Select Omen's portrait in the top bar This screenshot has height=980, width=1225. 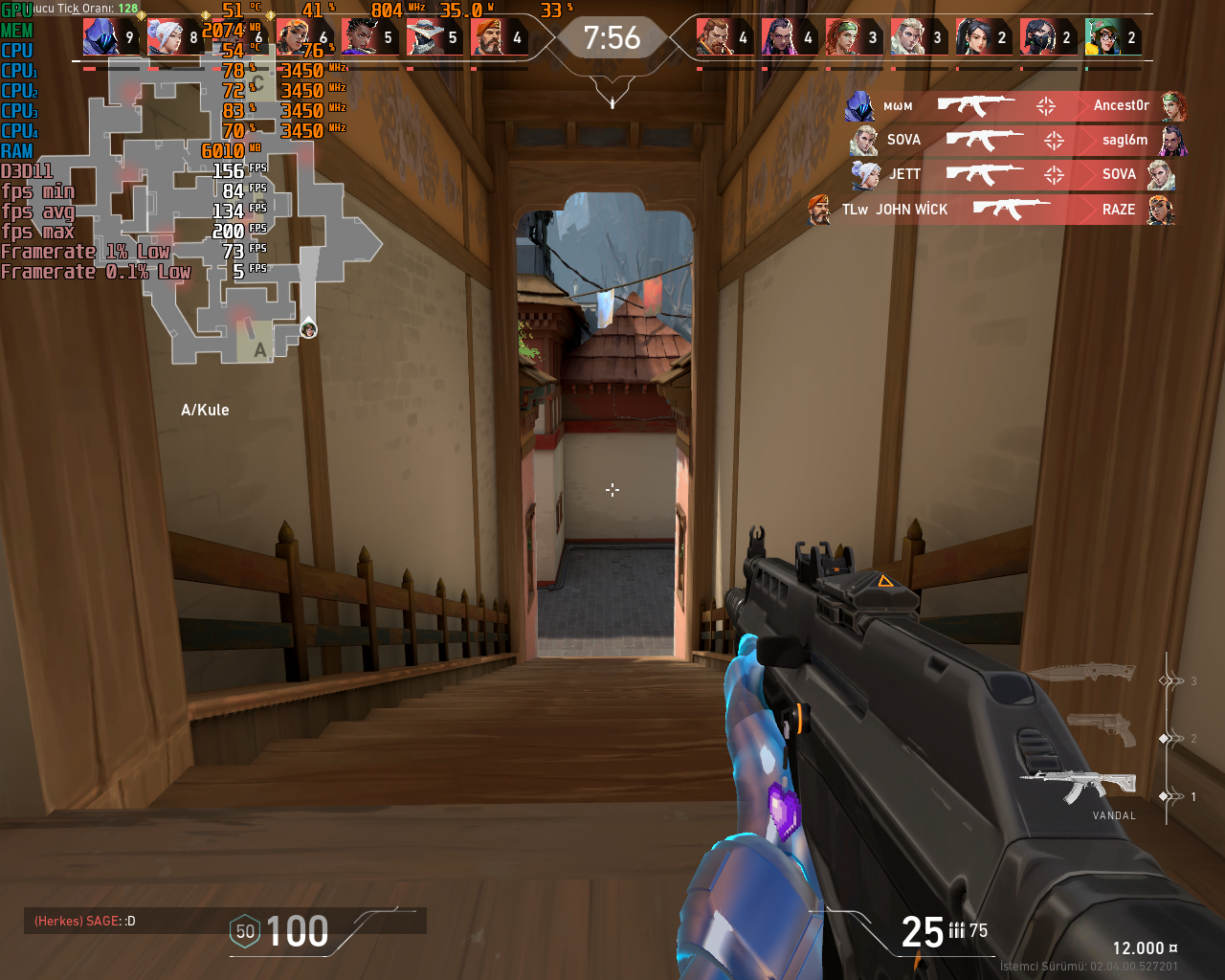pyautogui.click(x=100, y=37)
